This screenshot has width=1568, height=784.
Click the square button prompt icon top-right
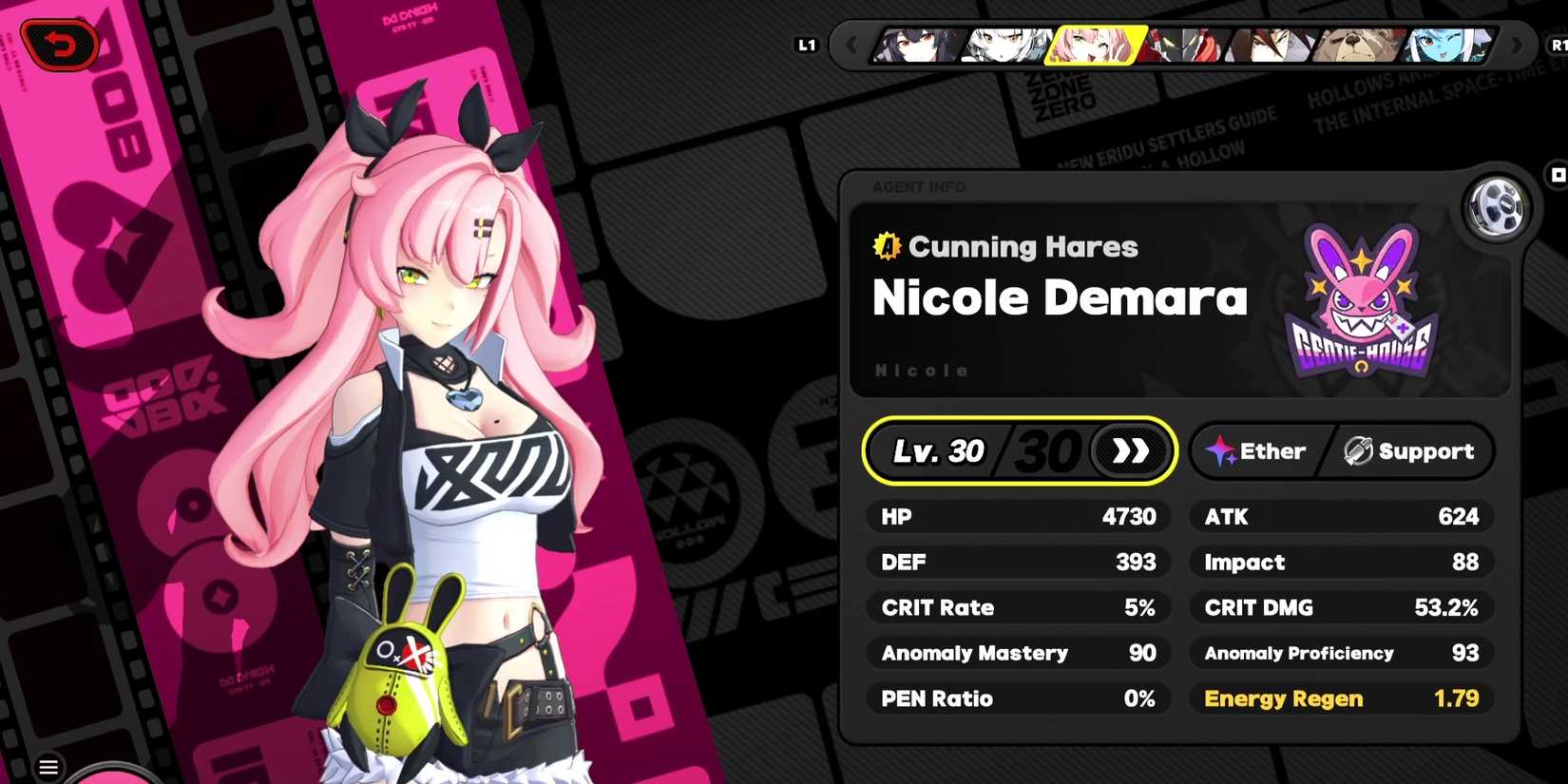(x=1558, y=174)
